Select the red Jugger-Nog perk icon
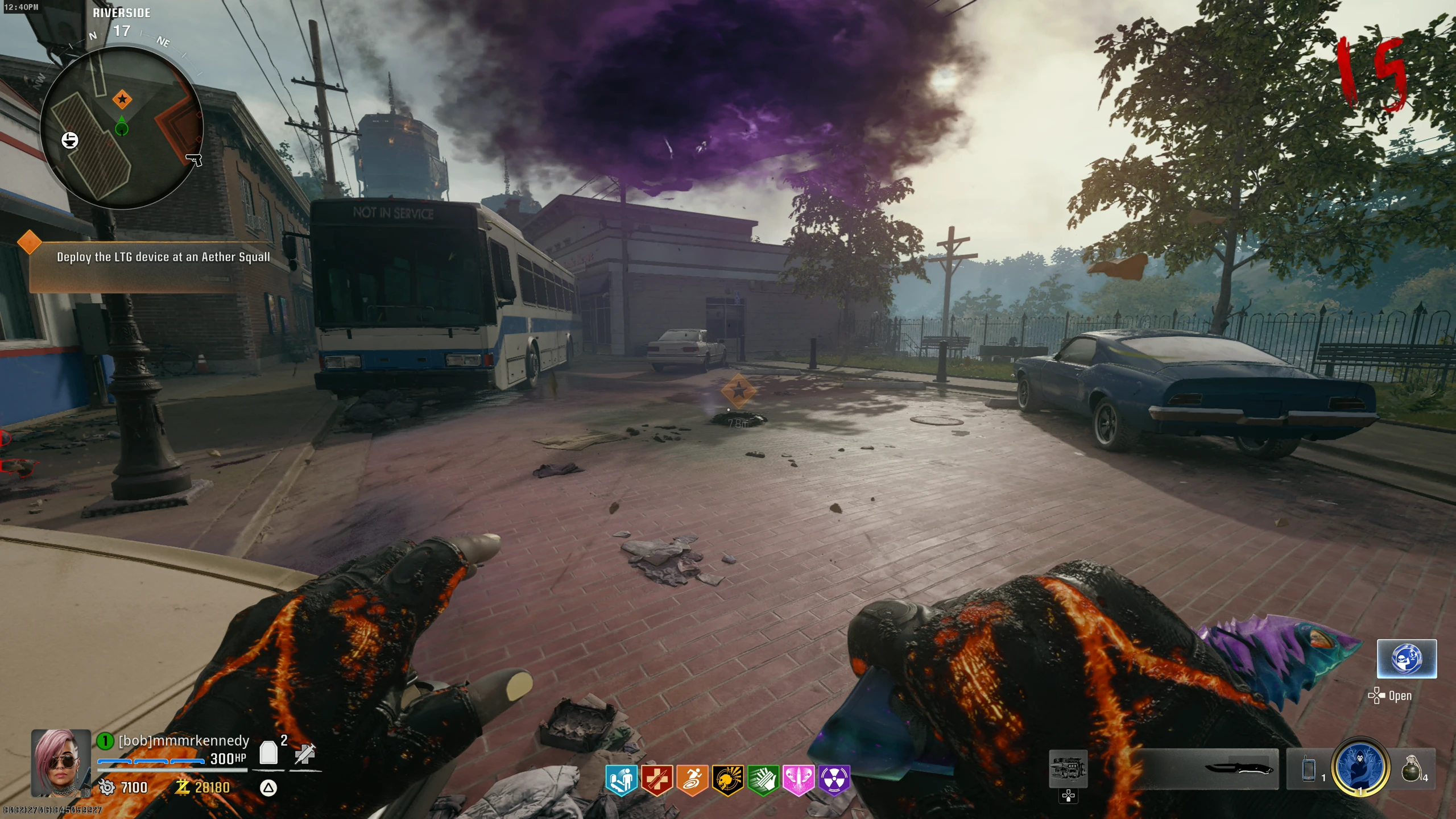Image resolution: width=1456 pixels, height=819 pixels. coord(657,779)
